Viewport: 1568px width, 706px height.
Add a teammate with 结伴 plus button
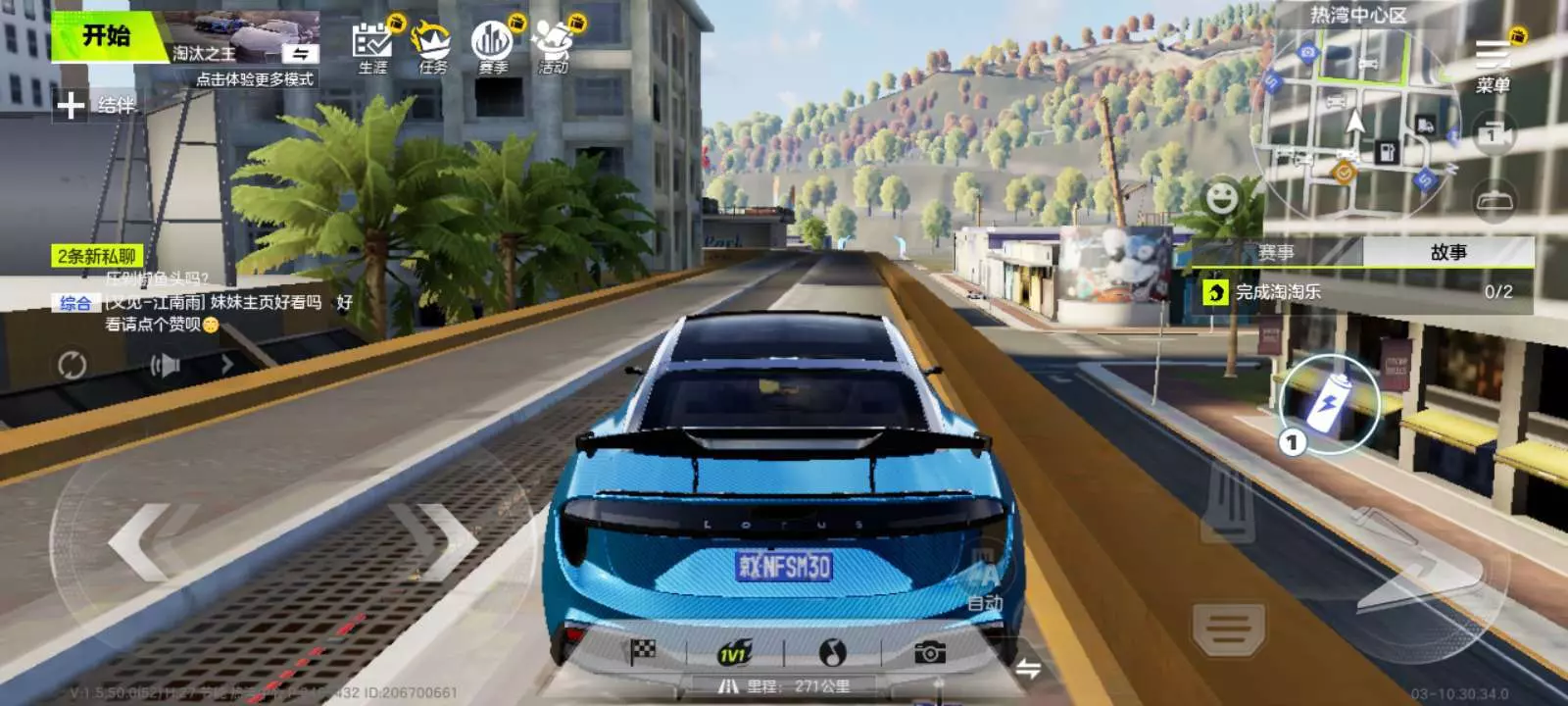72,105
